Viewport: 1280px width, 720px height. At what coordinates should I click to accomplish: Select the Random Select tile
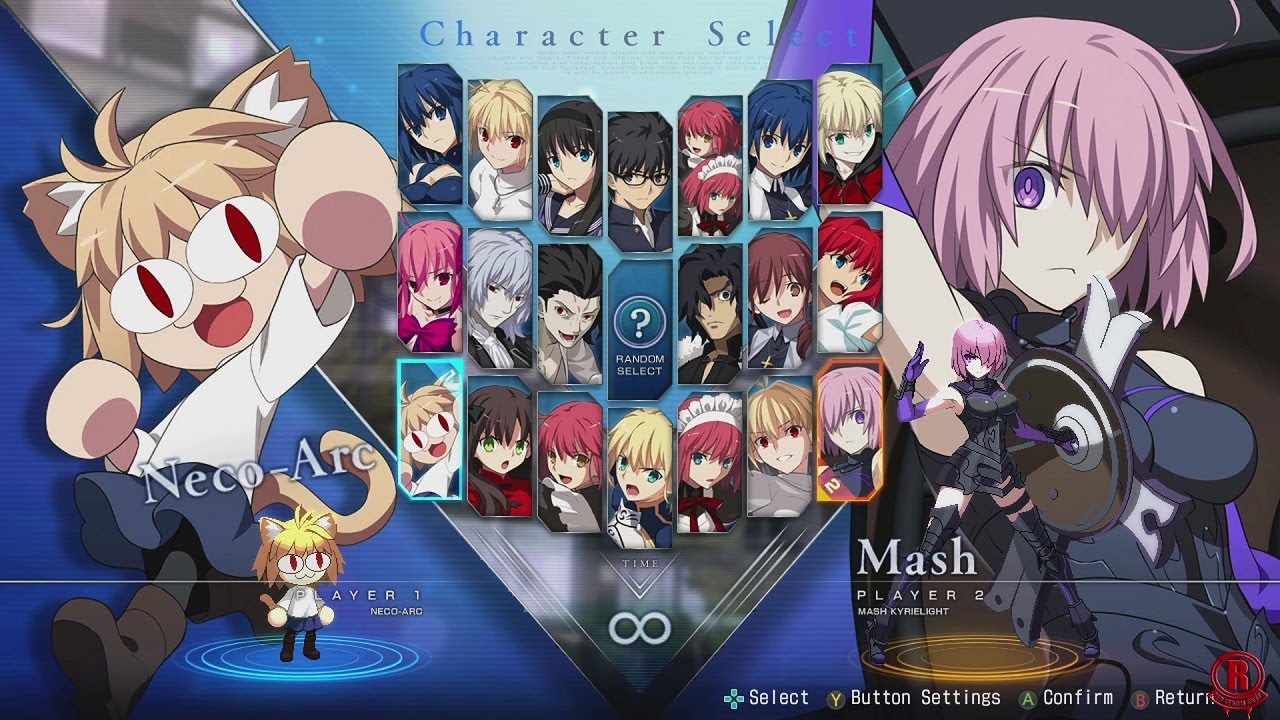point(640,330)
